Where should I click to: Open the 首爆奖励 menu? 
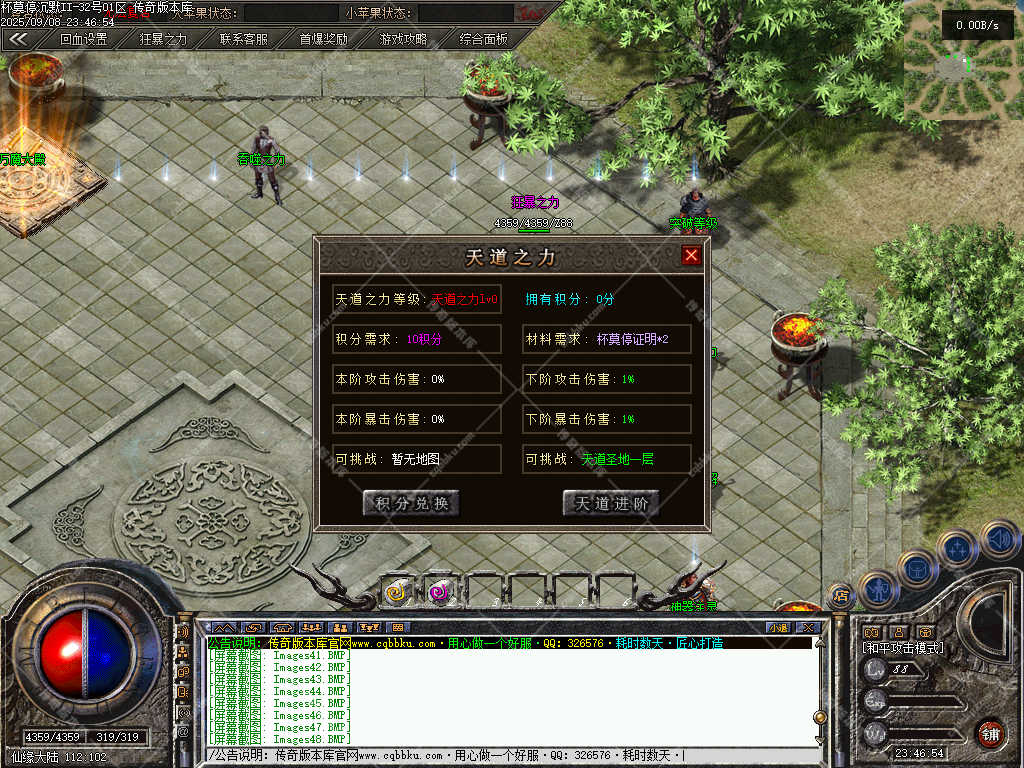point(323,40)
